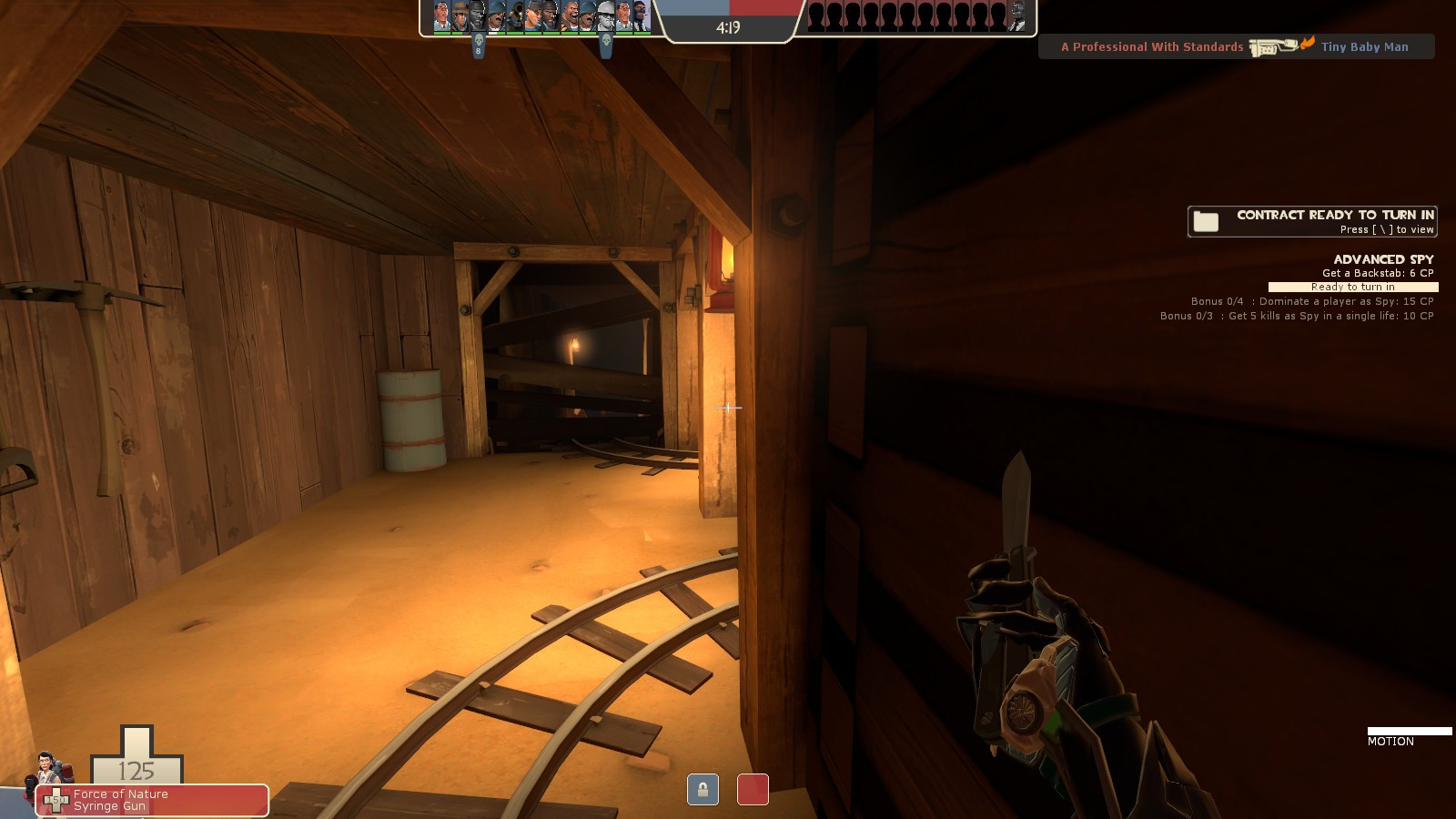
Task: Expand the Advanced Spy contract details
Action: (x=1381, y=259)
